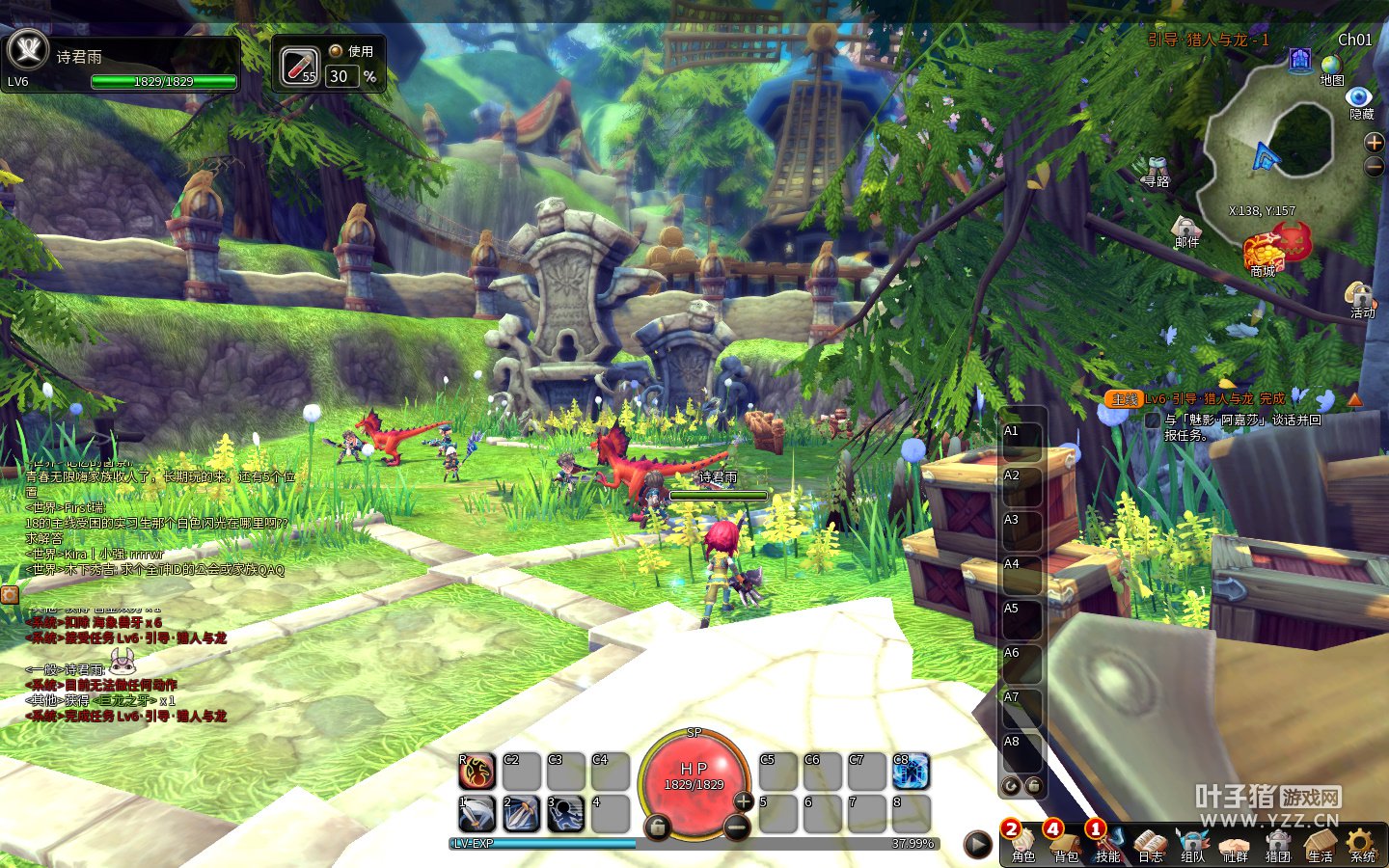Image resolution: width=1389 pixels, height=868 pixels.
Task: Open the 角色 character menu
Action: pyautogui.click(x=1023, y=844)
